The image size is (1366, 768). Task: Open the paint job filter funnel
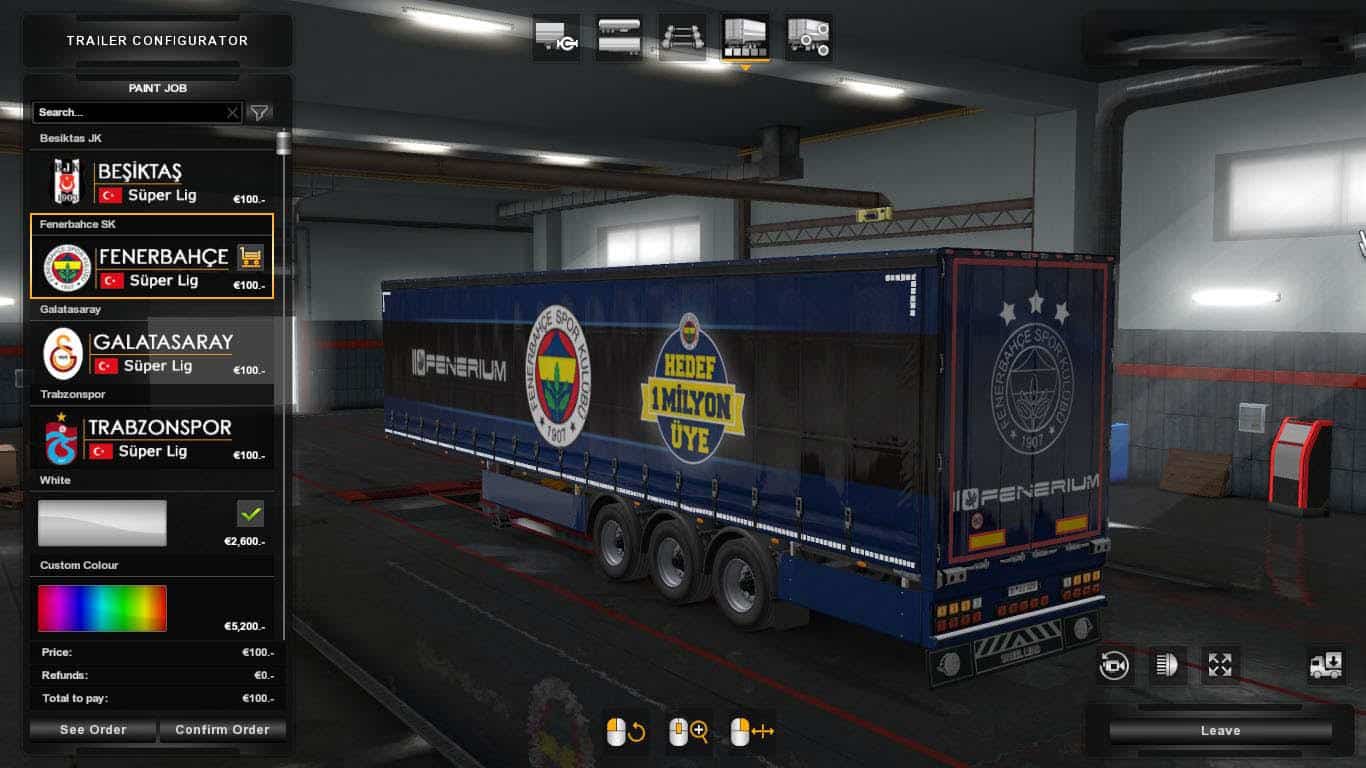(x=259, y=113)
